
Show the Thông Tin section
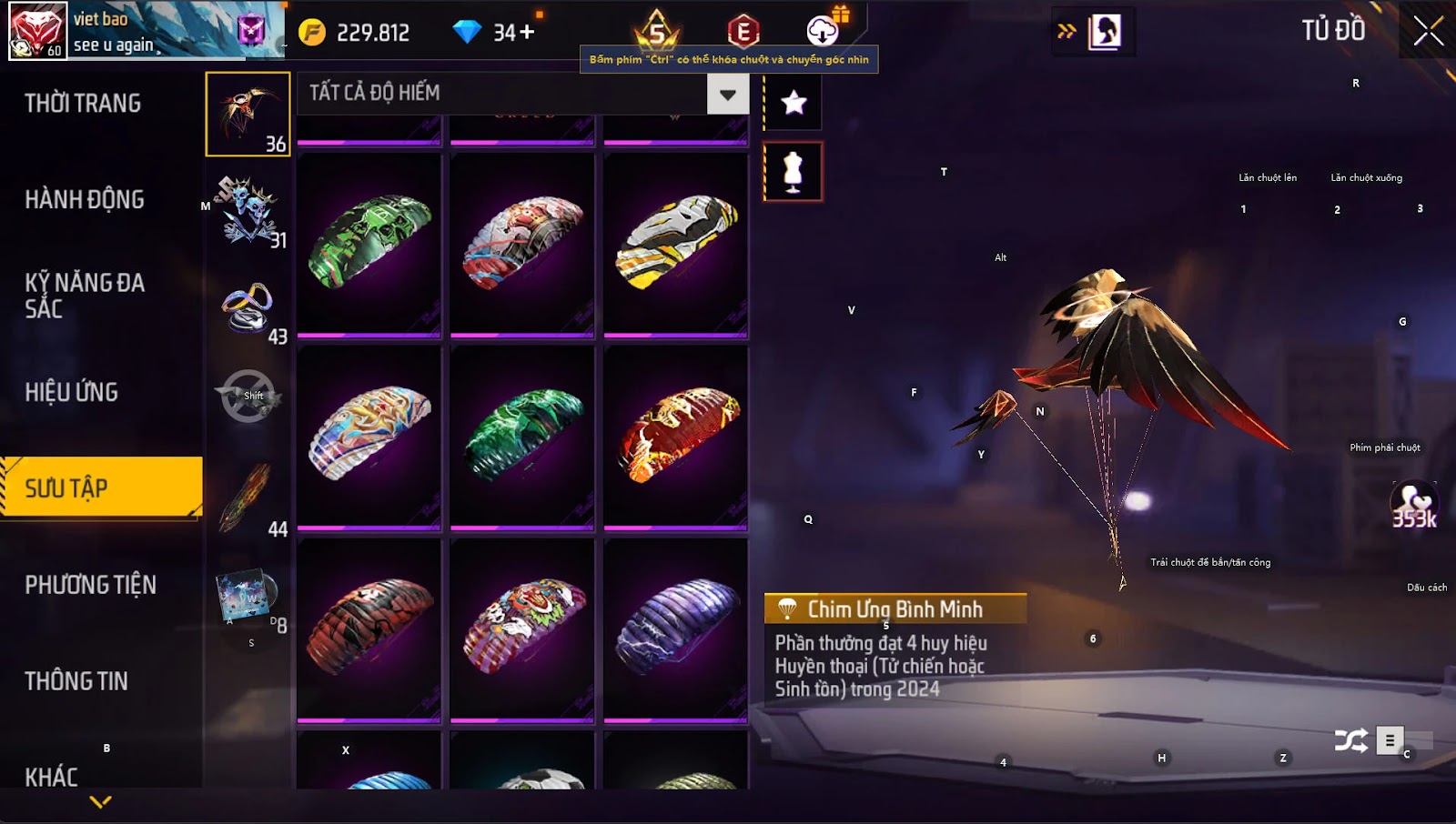[x=76, y=681]
